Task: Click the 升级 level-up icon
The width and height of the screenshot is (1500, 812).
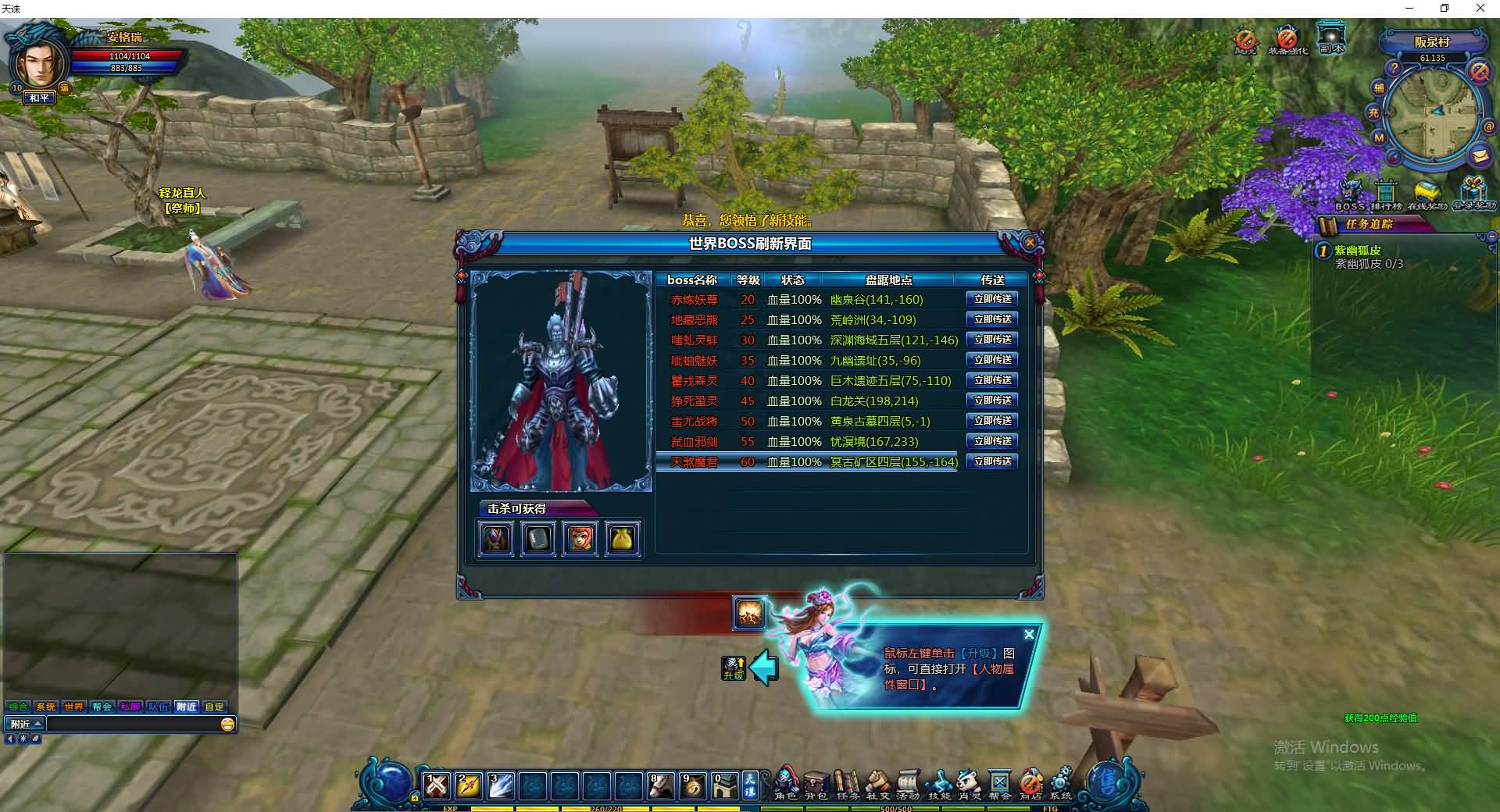Action: (x=734, y=668)
